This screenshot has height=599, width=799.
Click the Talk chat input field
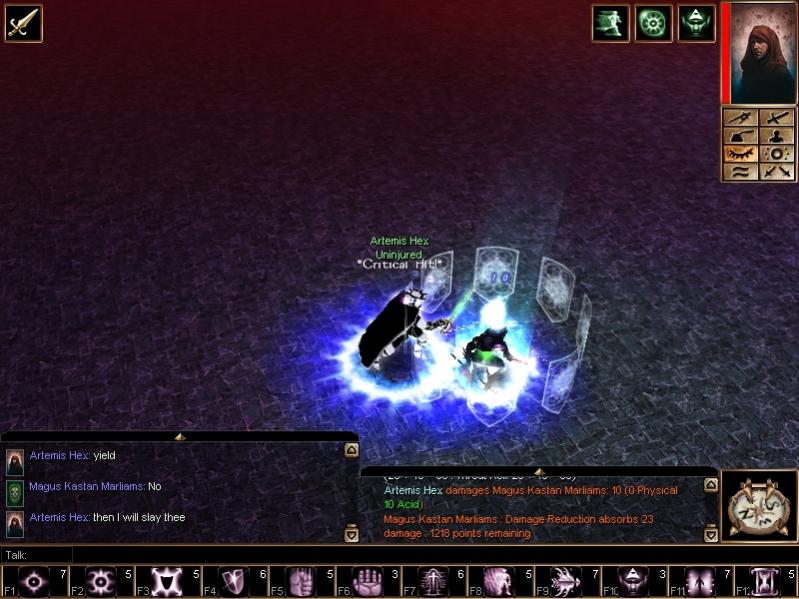(400, 554)
